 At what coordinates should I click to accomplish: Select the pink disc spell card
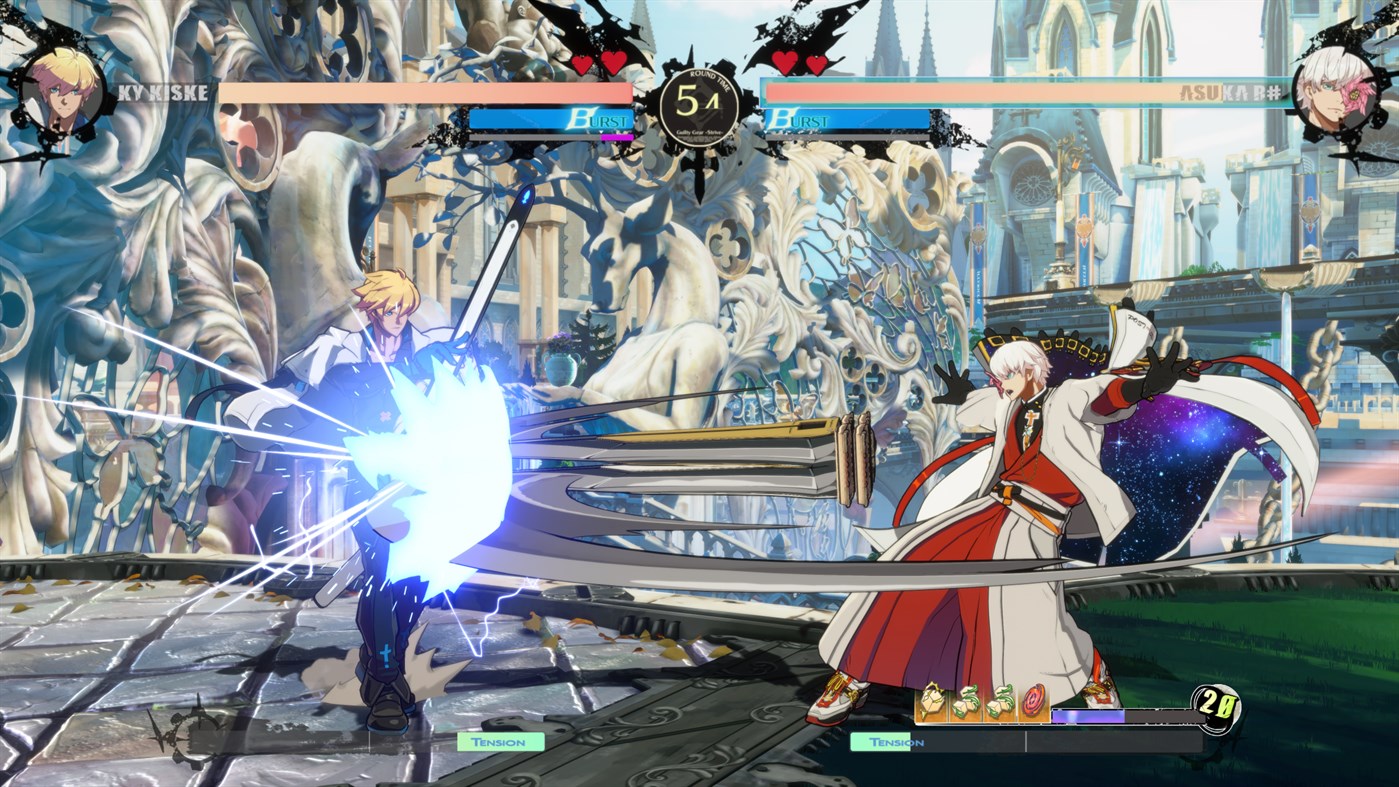click(1033, 702)
